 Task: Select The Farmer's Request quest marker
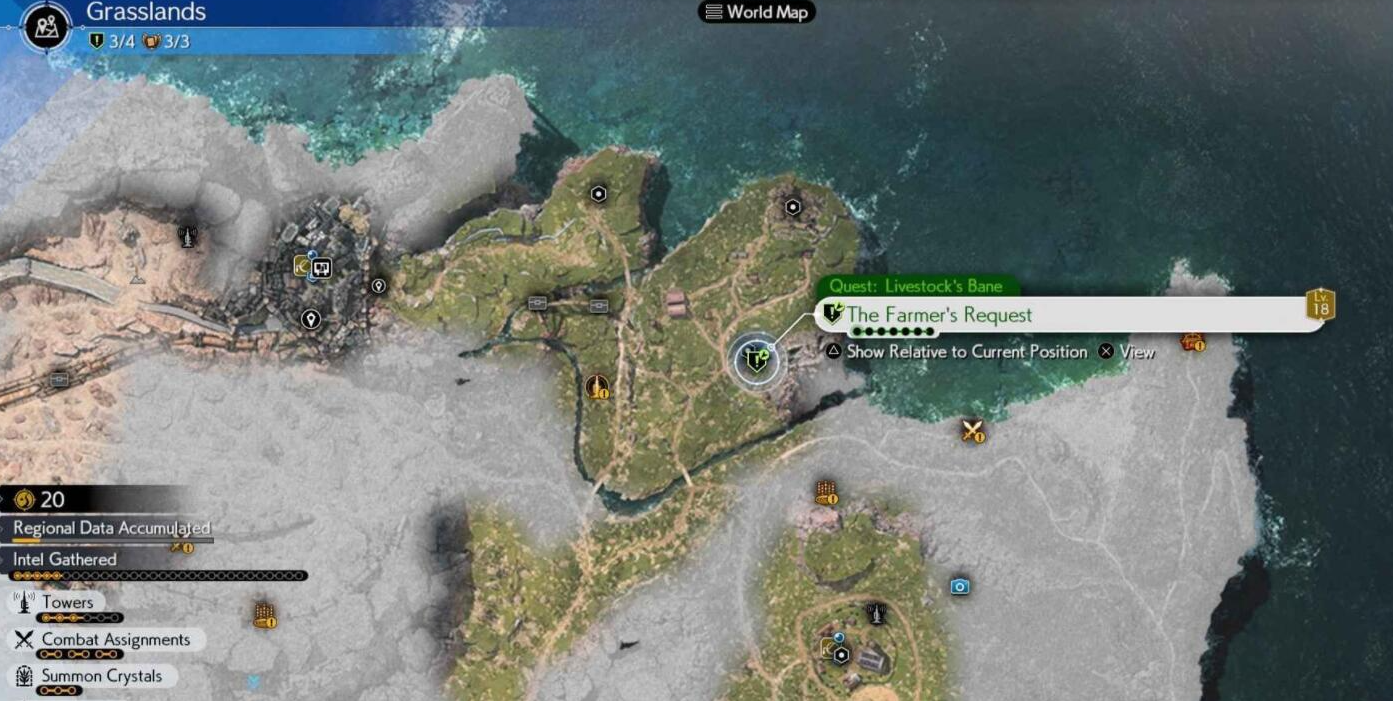click(x=757, y=361)
